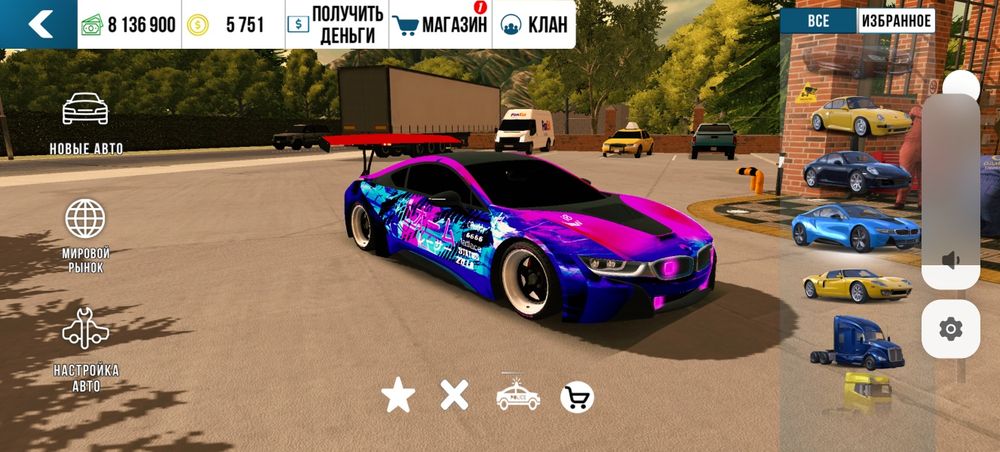Open the Получить Деньги offer
1000x452 pixels.
335,25
